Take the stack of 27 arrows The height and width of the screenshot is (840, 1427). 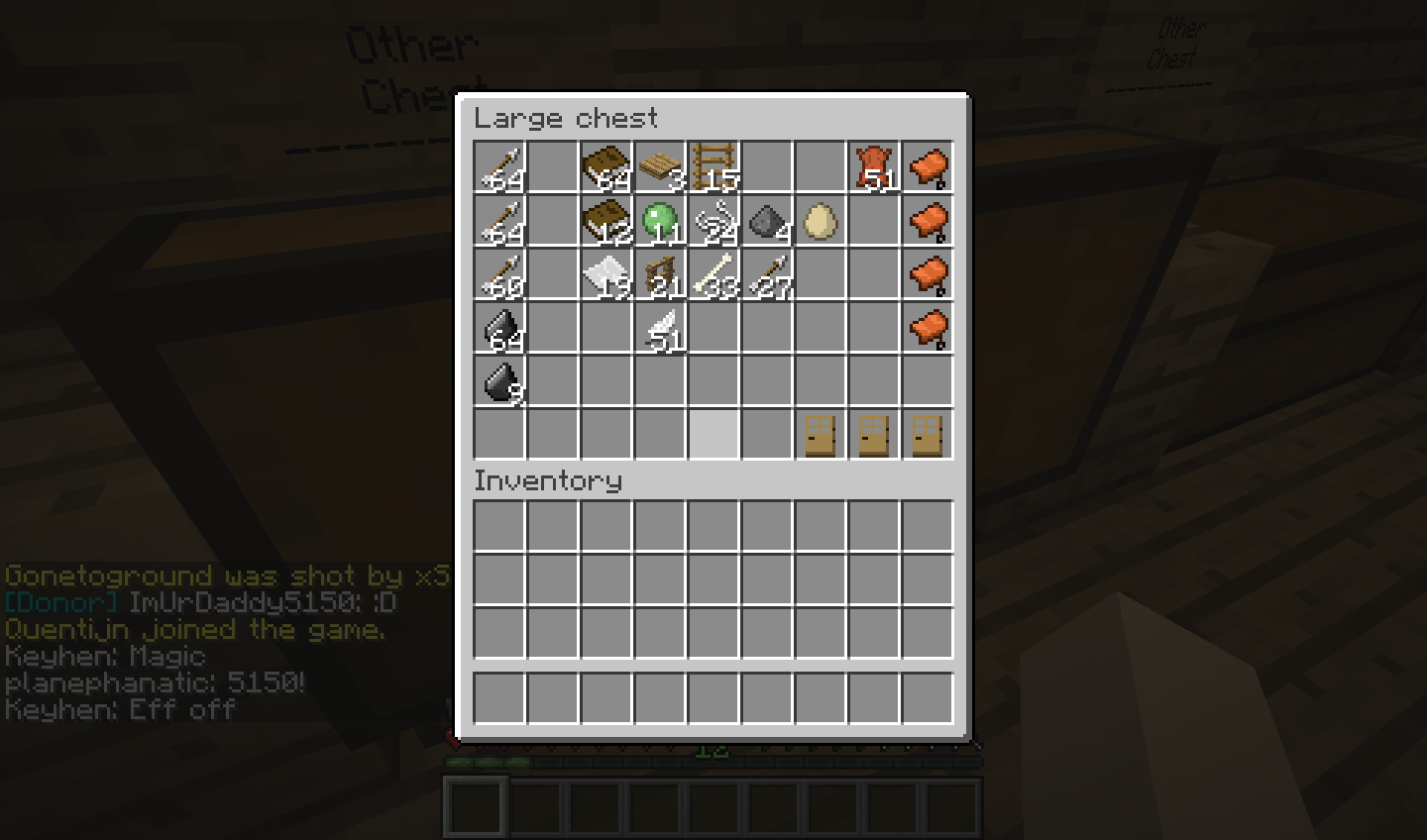click(767, 274)
